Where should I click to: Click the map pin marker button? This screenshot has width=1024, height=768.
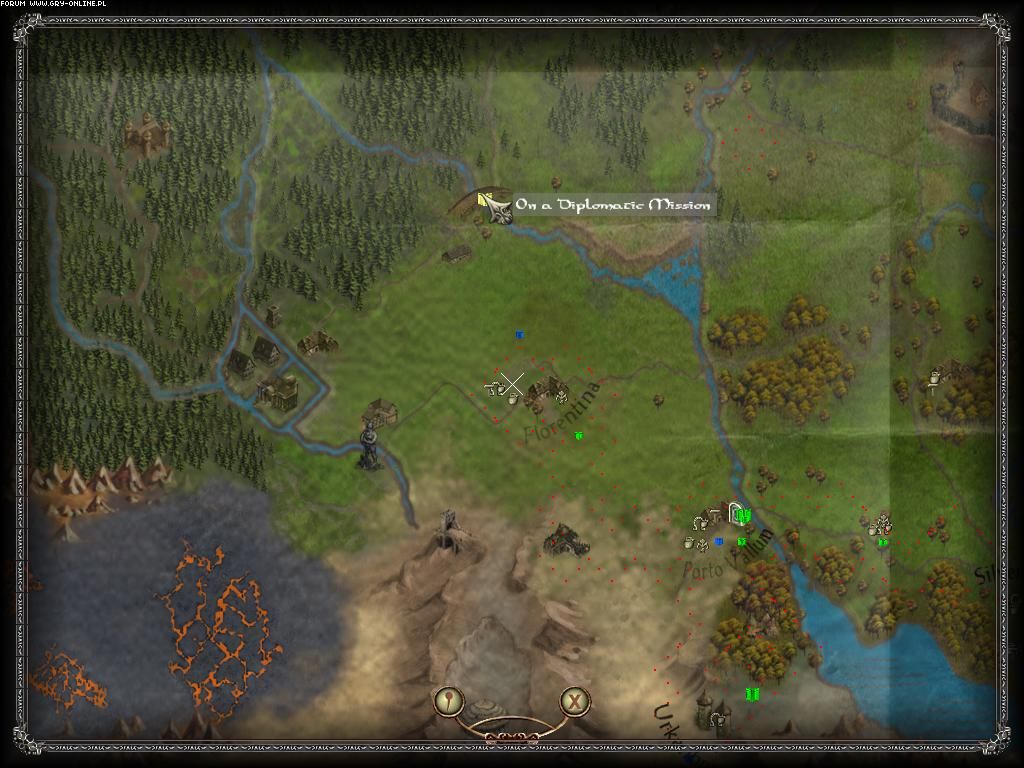coord(450,700)
